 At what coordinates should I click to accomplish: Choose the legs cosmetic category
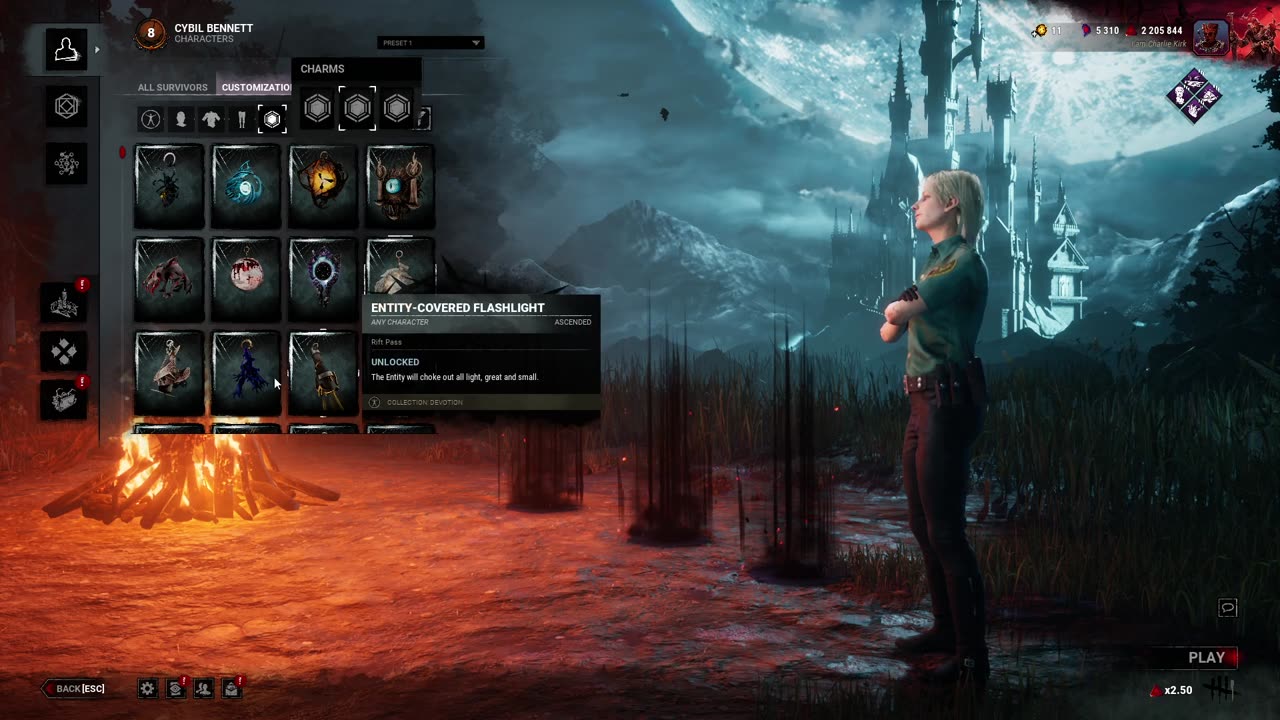pyautogui.click(x=241, y=119)
